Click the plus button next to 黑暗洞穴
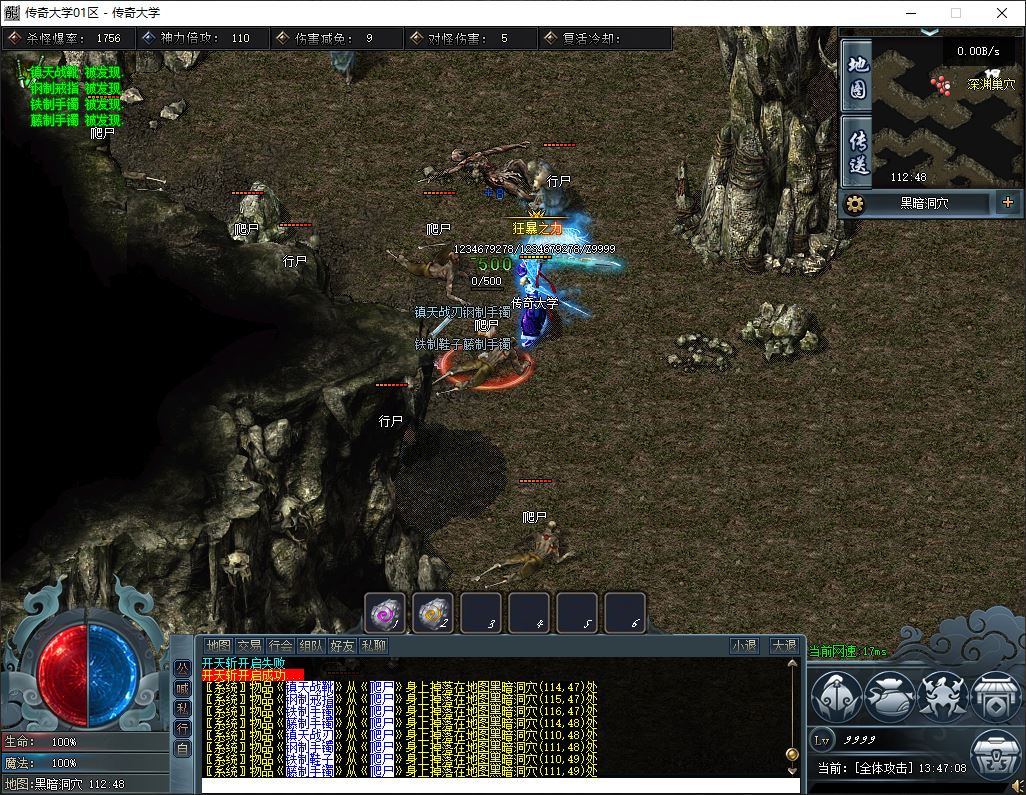Image resolution: width=1026 pixels, height=795 pixels. (x=1007, y=203)
